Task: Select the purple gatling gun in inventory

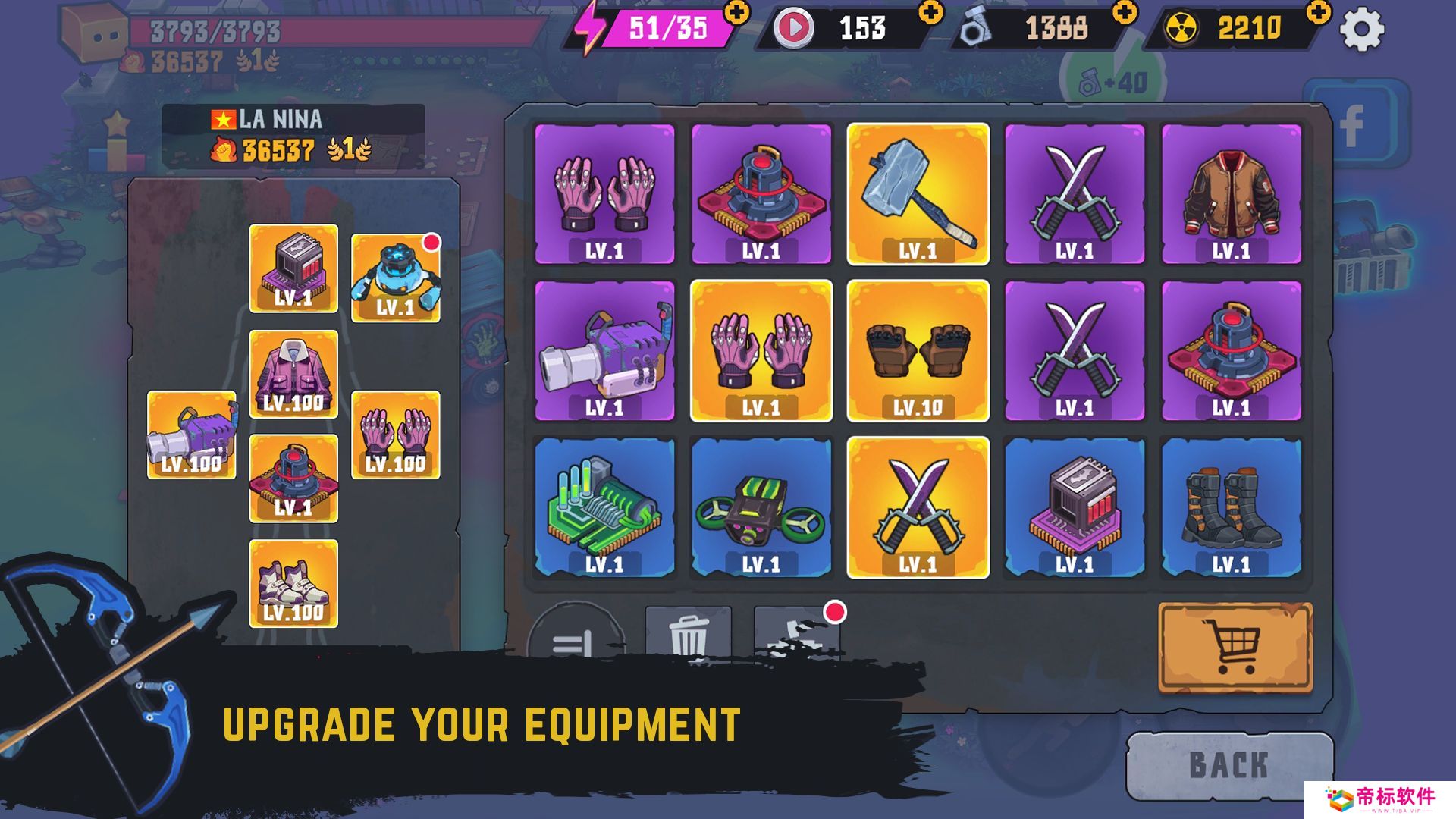Action: (x=604, y=350)
